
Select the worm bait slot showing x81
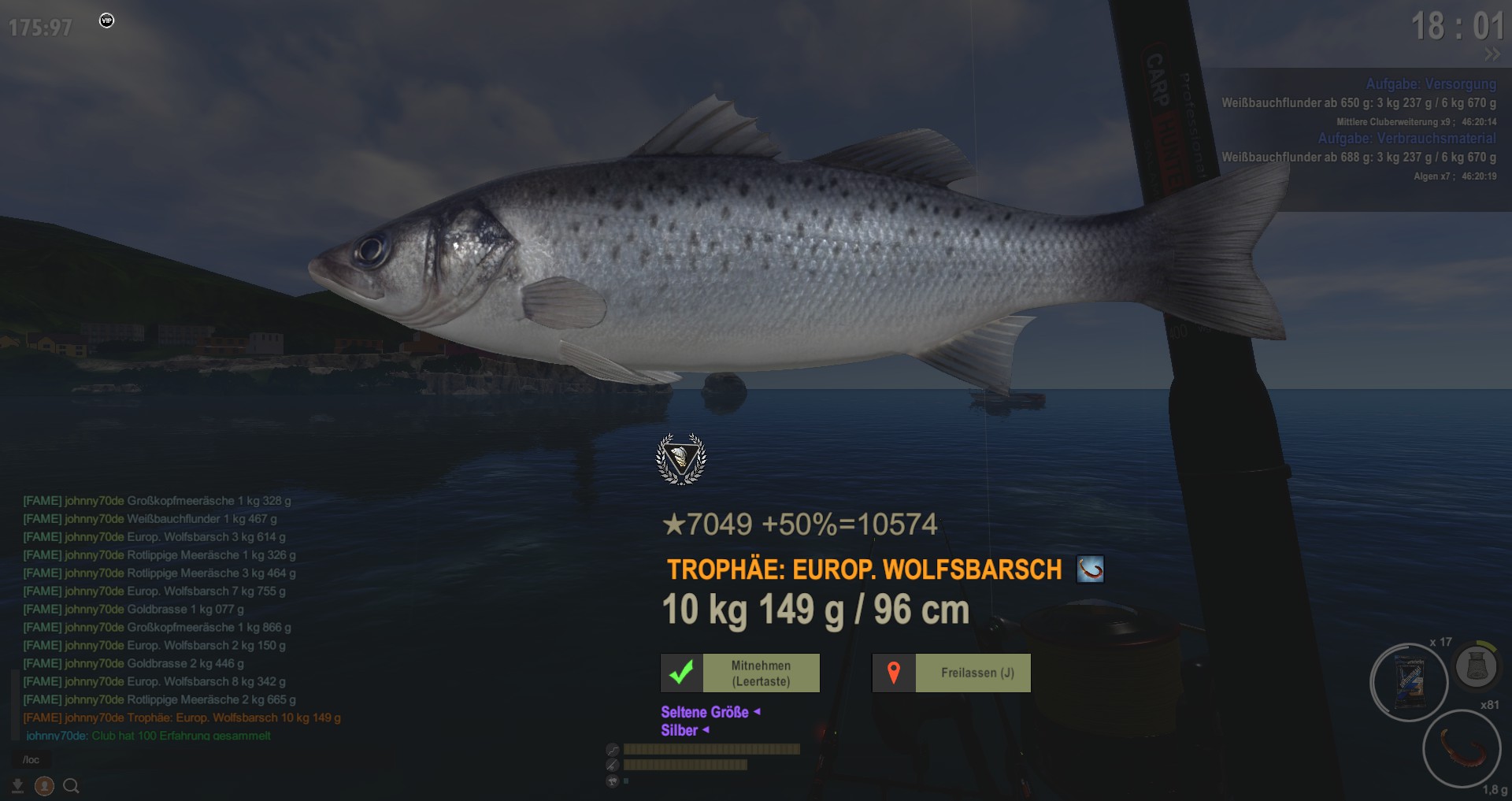tap(1462, 747)
